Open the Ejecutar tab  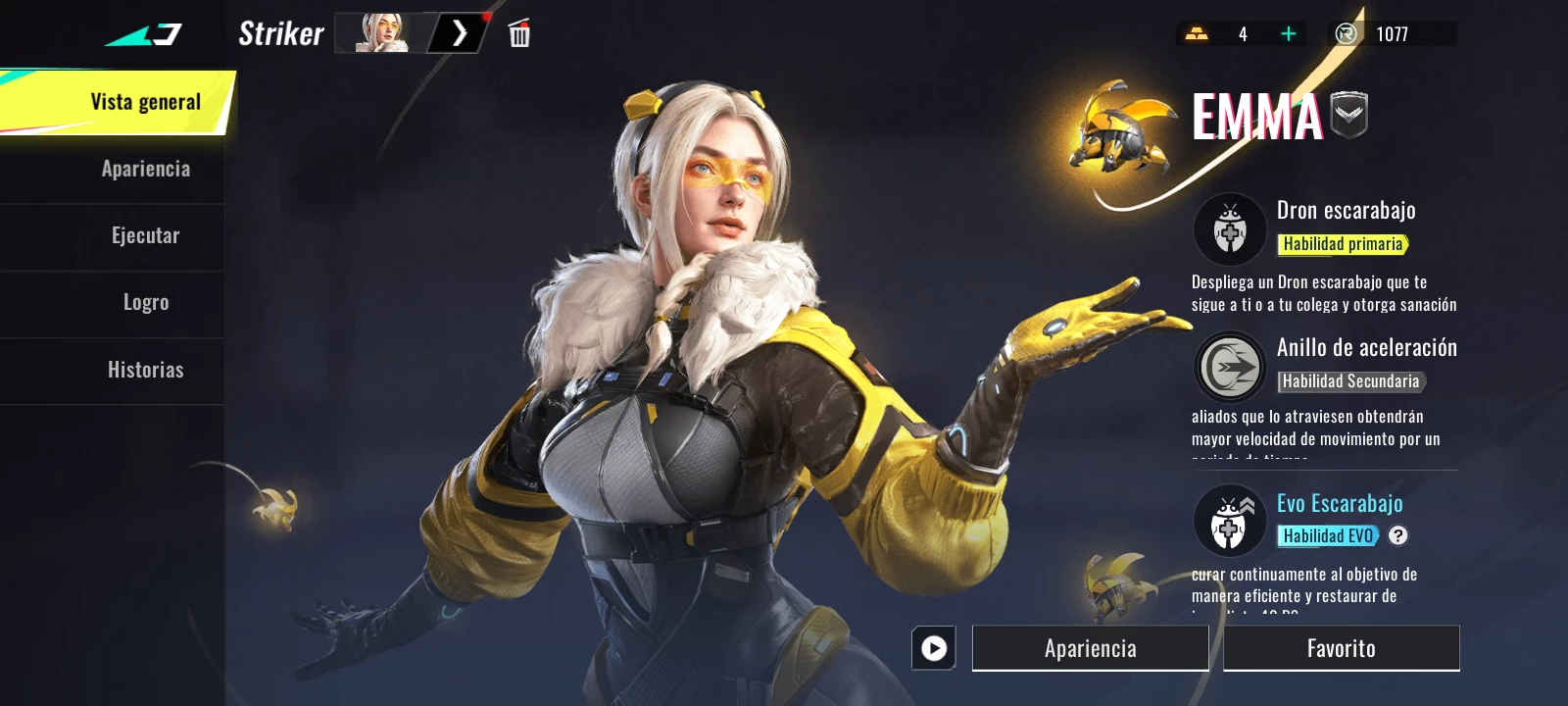(145, 235)
